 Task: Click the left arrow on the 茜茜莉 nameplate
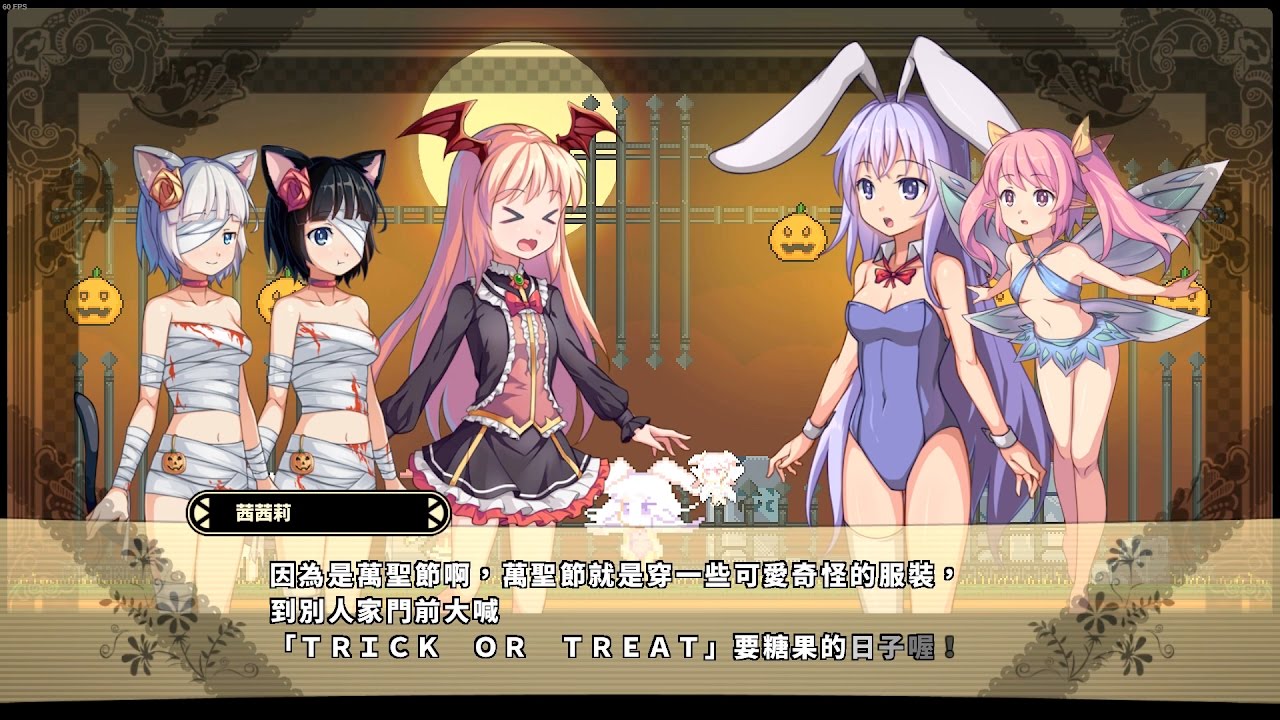pyautogui.click(x=201, y=510)
